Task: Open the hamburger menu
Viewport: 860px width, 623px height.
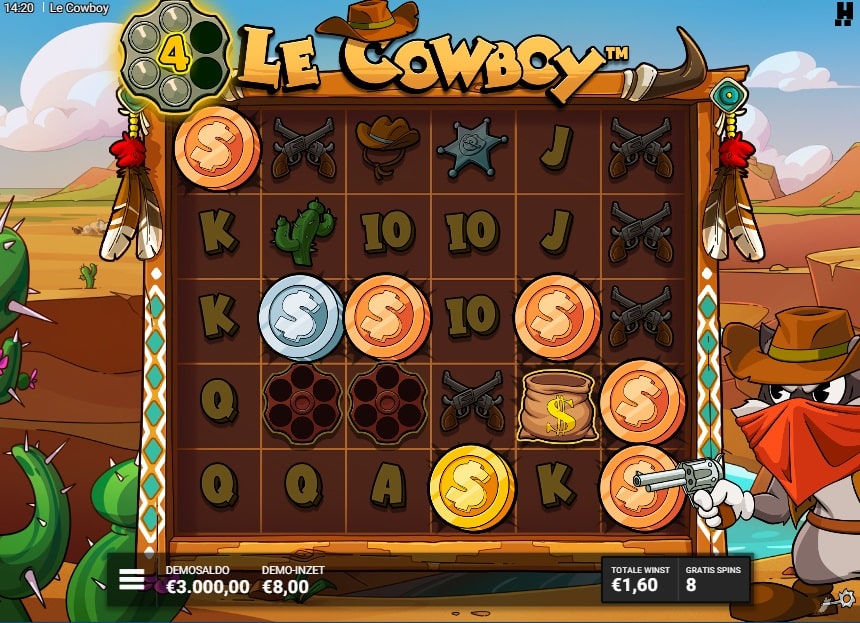Action: pos(132,580)
